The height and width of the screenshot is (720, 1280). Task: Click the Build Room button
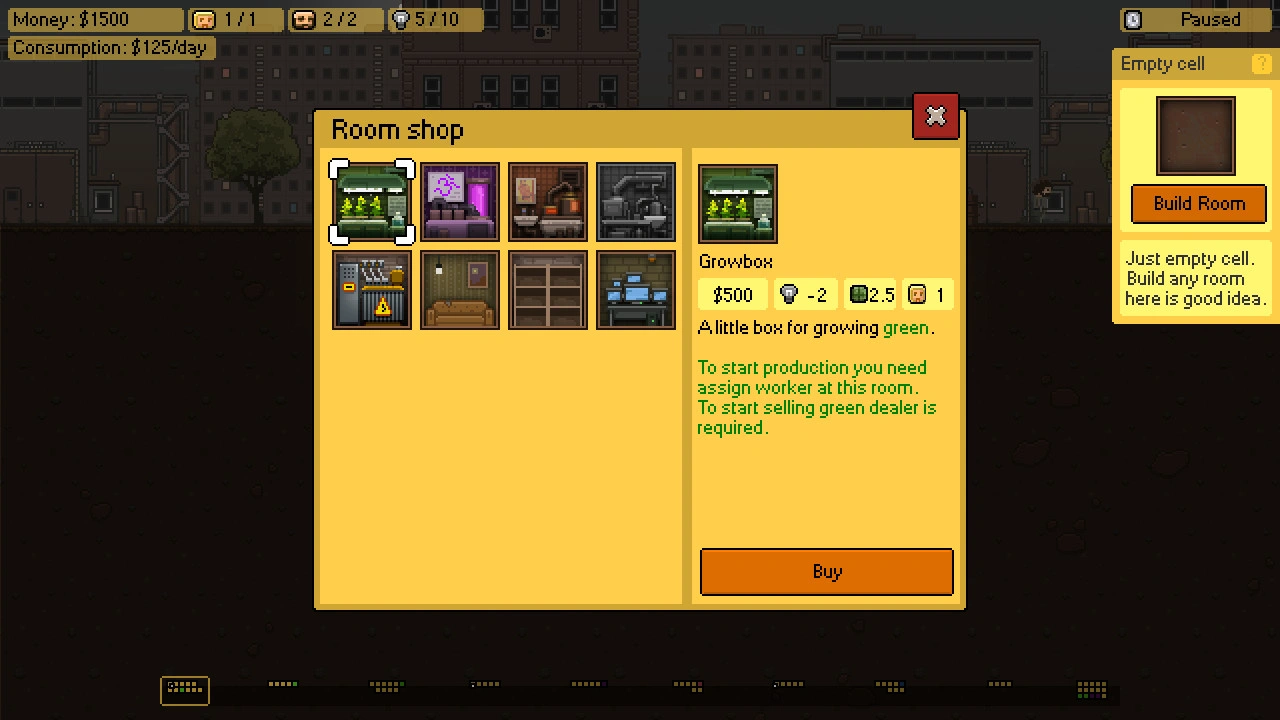click(1198, 203)
